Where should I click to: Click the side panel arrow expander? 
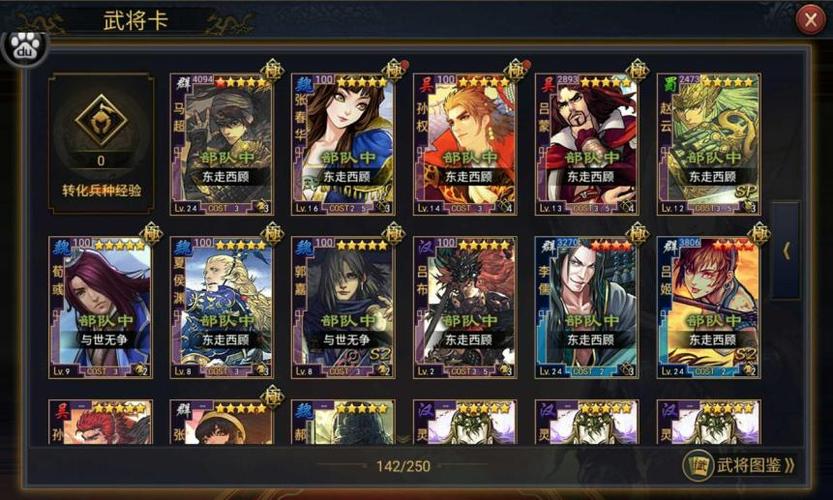787,251
